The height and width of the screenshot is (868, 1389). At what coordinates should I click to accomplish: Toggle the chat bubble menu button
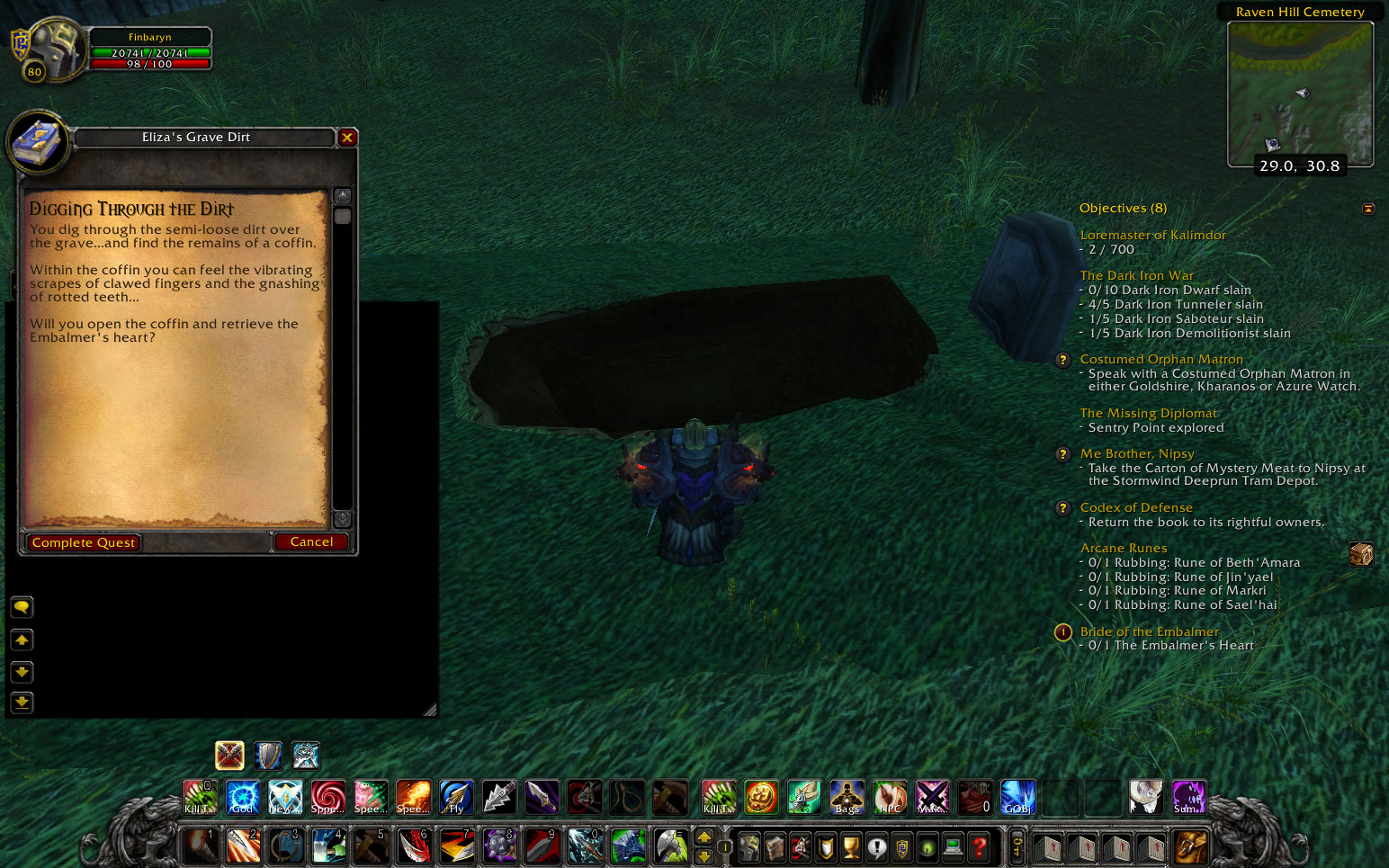21,607
